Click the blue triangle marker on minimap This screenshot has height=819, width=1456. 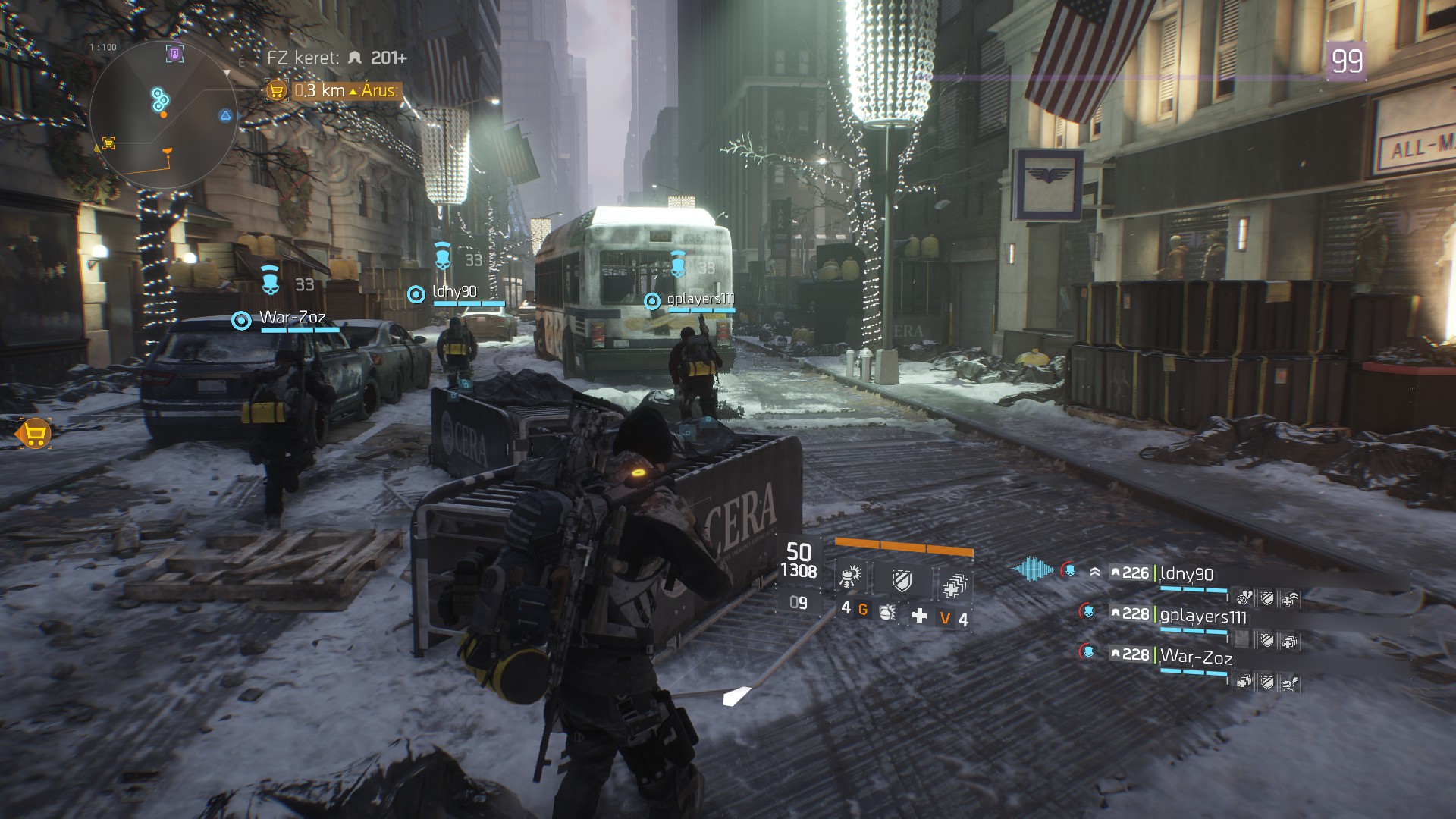pos(225,115)
